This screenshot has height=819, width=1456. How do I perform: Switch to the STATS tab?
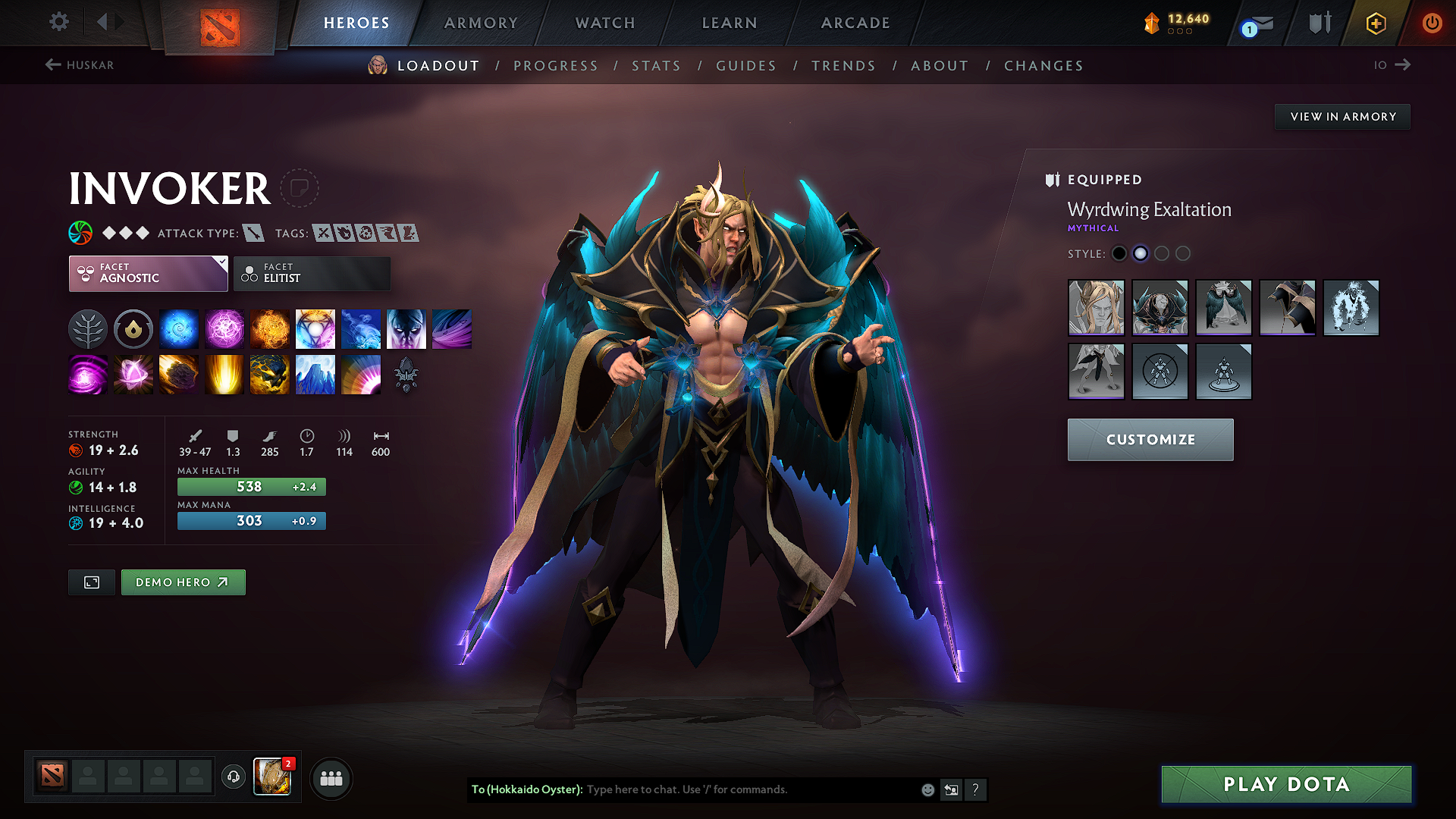pos(657,65)
